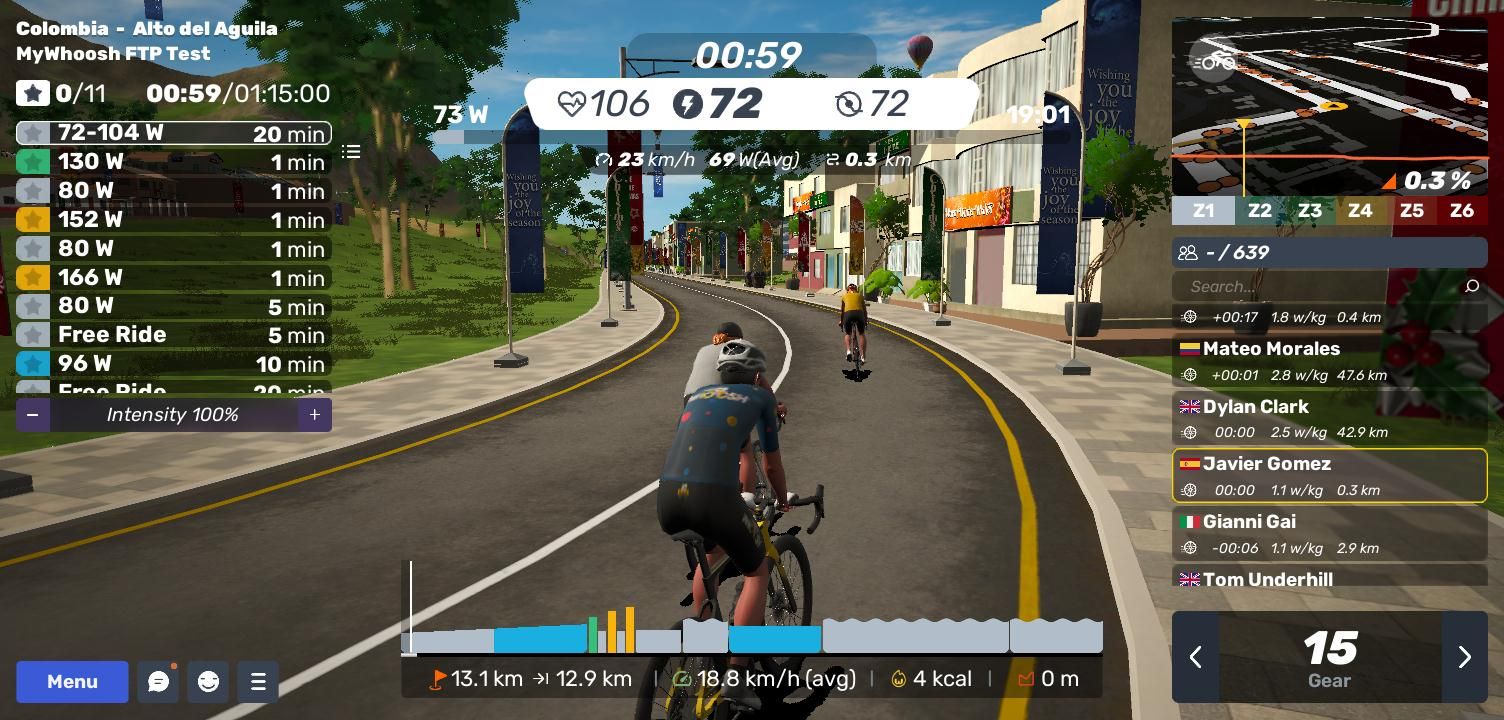Screen dimensions: 1504x720
Task: Select Mateo Morales in rider list
Action: pos(1329,361)
